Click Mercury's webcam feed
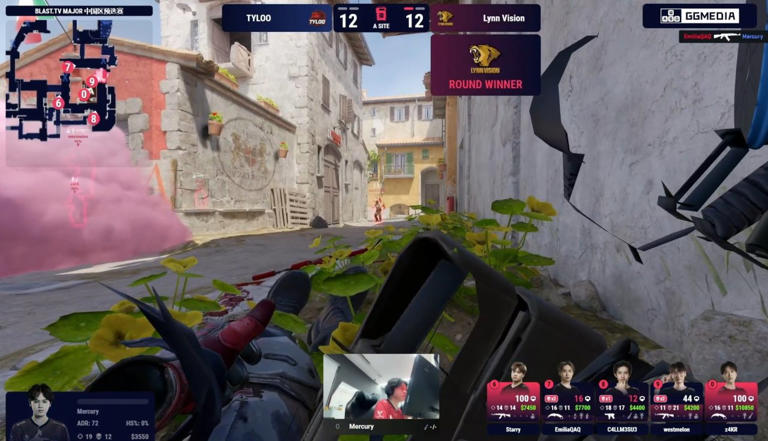This screenshot has width=768, height=441. [x=381, y=387]
